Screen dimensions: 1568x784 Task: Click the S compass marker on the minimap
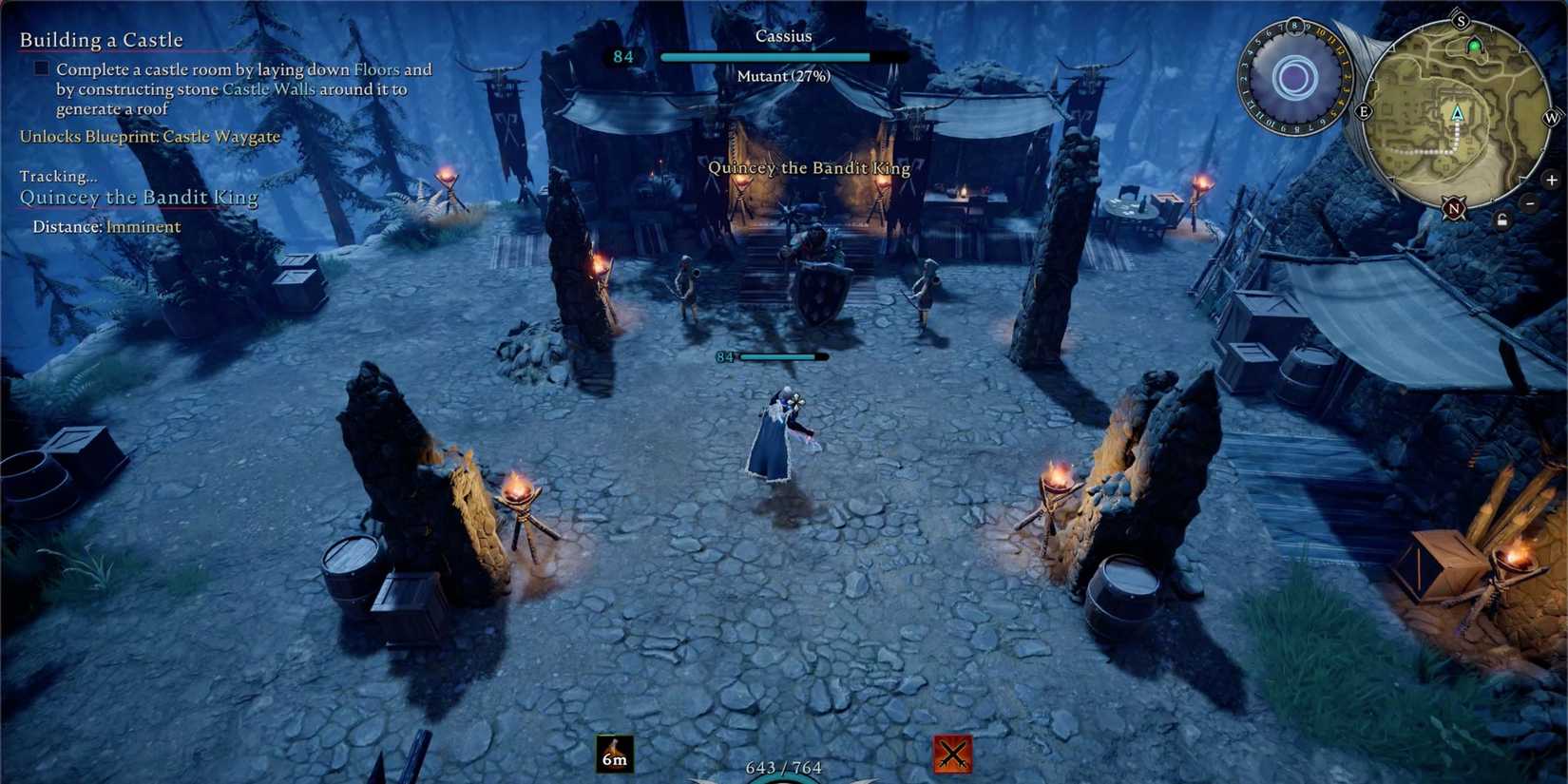pyautogui.click(x=1462, y=20)
